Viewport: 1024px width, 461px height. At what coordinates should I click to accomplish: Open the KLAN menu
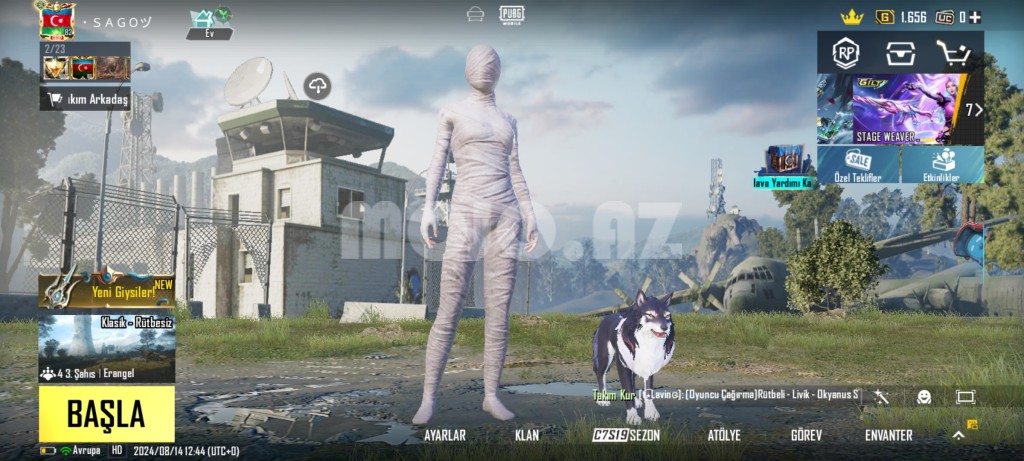(x=527, y=436)
